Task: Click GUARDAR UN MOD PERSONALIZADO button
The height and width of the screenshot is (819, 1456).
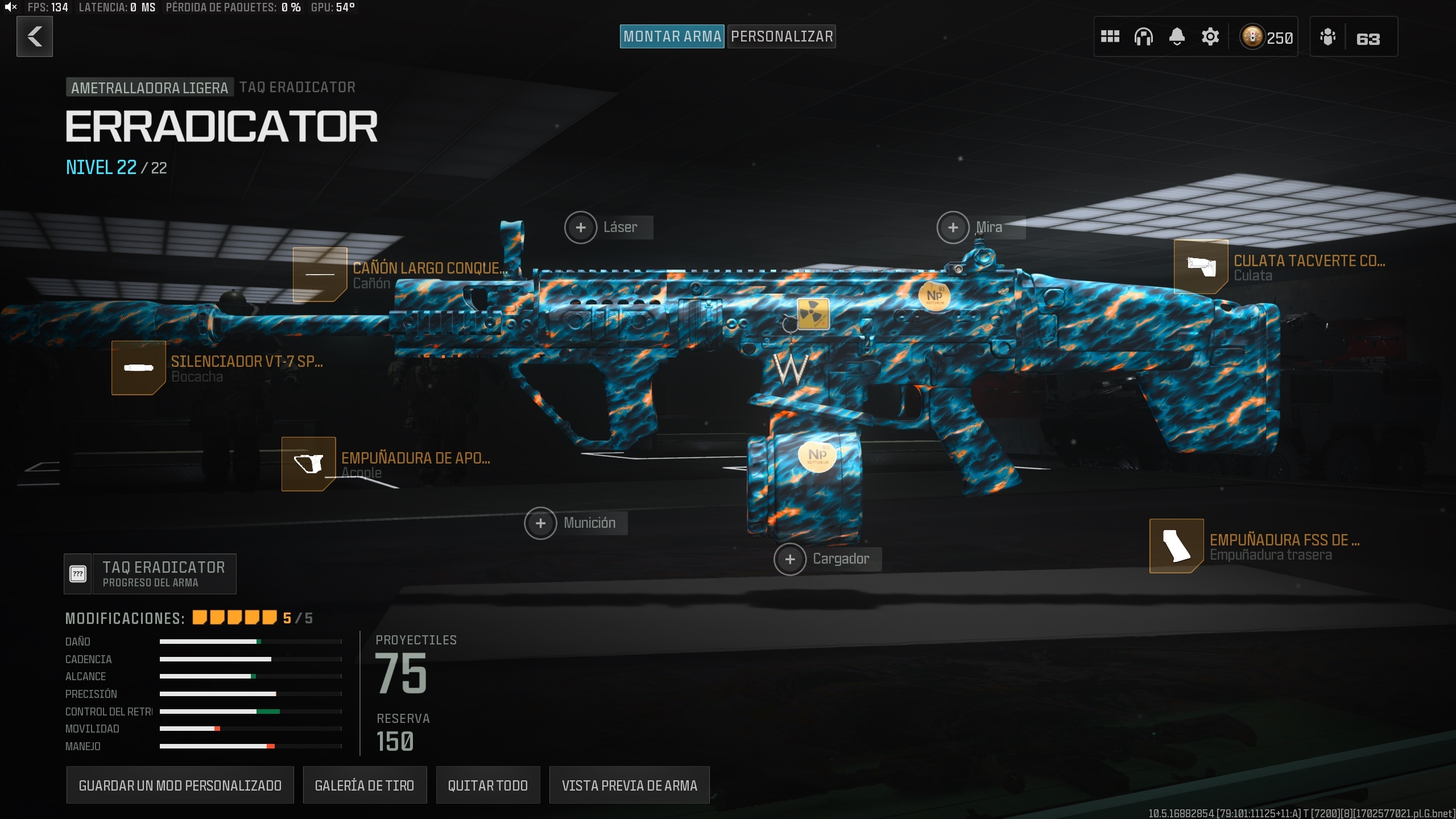Action: (180, 785)
